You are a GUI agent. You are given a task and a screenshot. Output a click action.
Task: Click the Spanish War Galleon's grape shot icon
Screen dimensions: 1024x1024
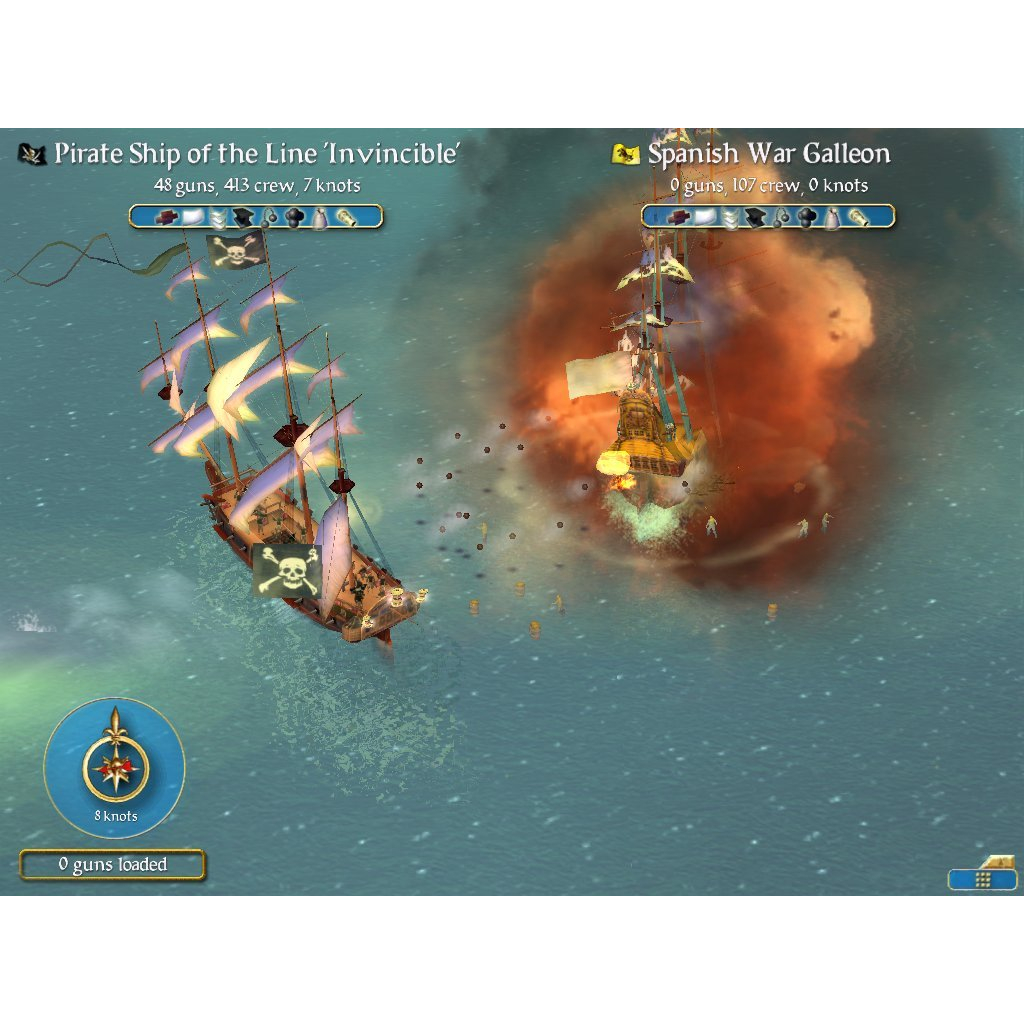[807, 217]
